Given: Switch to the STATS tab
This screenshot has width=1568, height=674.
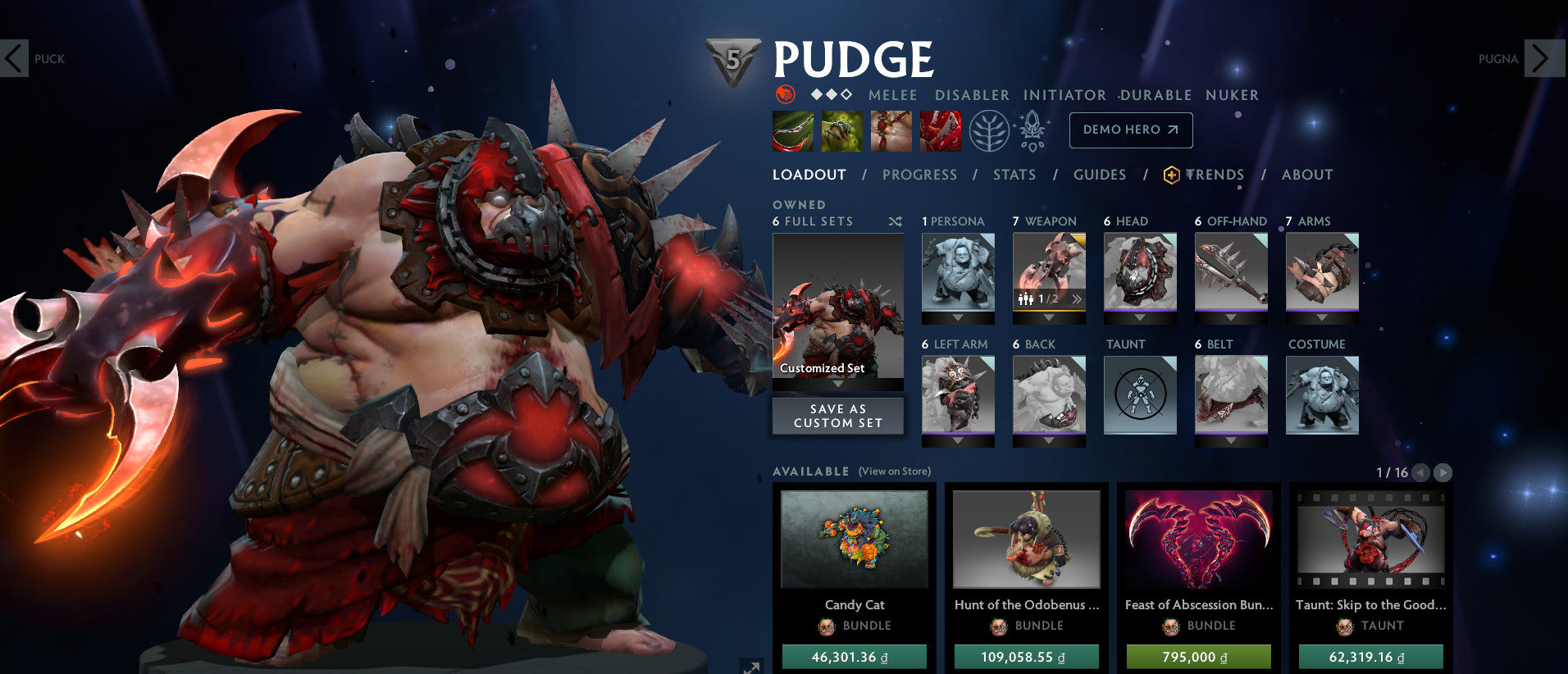Looking at the screenshot, I should (1014, 175).
